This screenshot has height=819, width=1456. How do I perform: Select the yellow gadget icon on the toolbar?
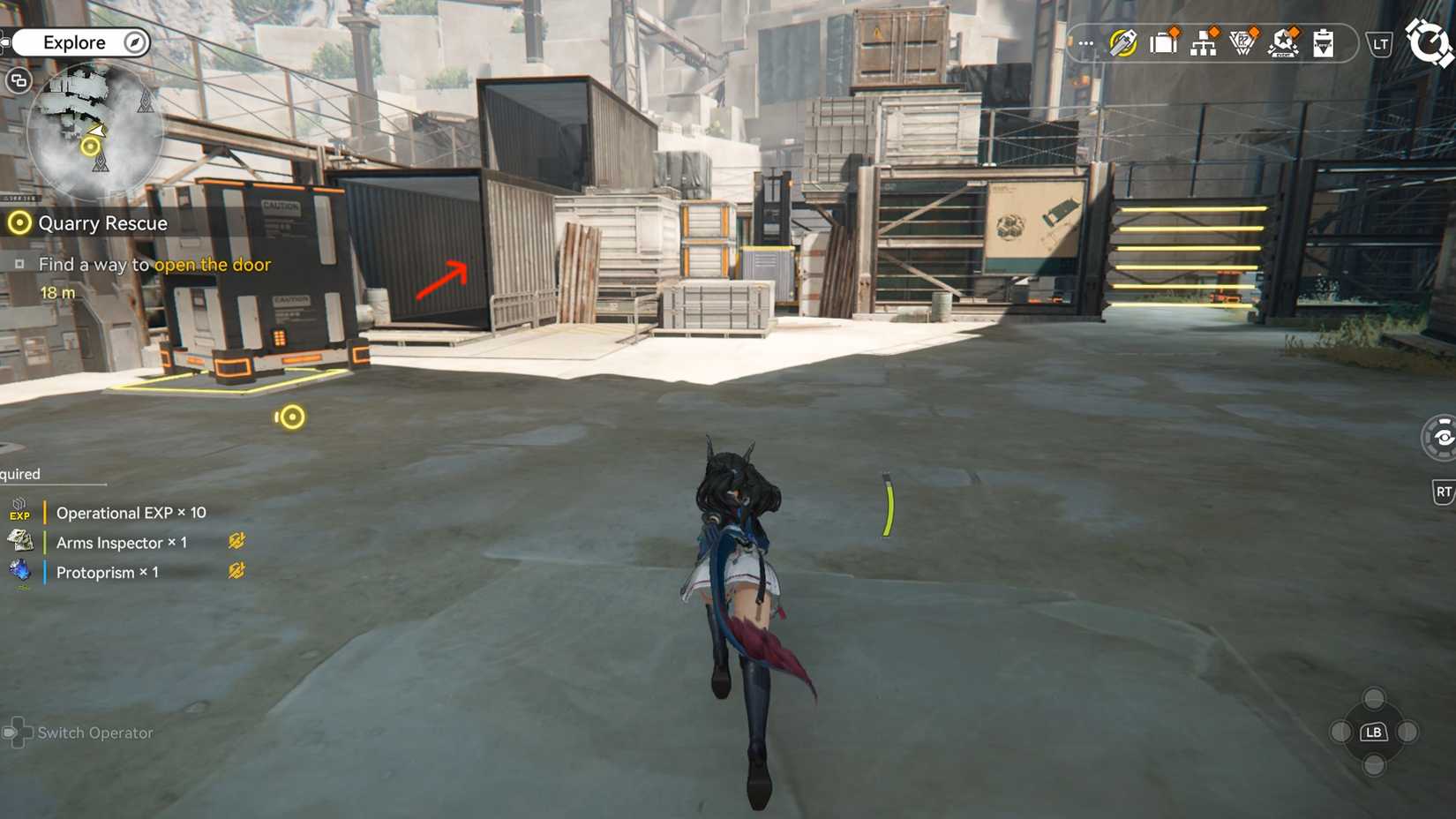click(x=1122, y=43)
